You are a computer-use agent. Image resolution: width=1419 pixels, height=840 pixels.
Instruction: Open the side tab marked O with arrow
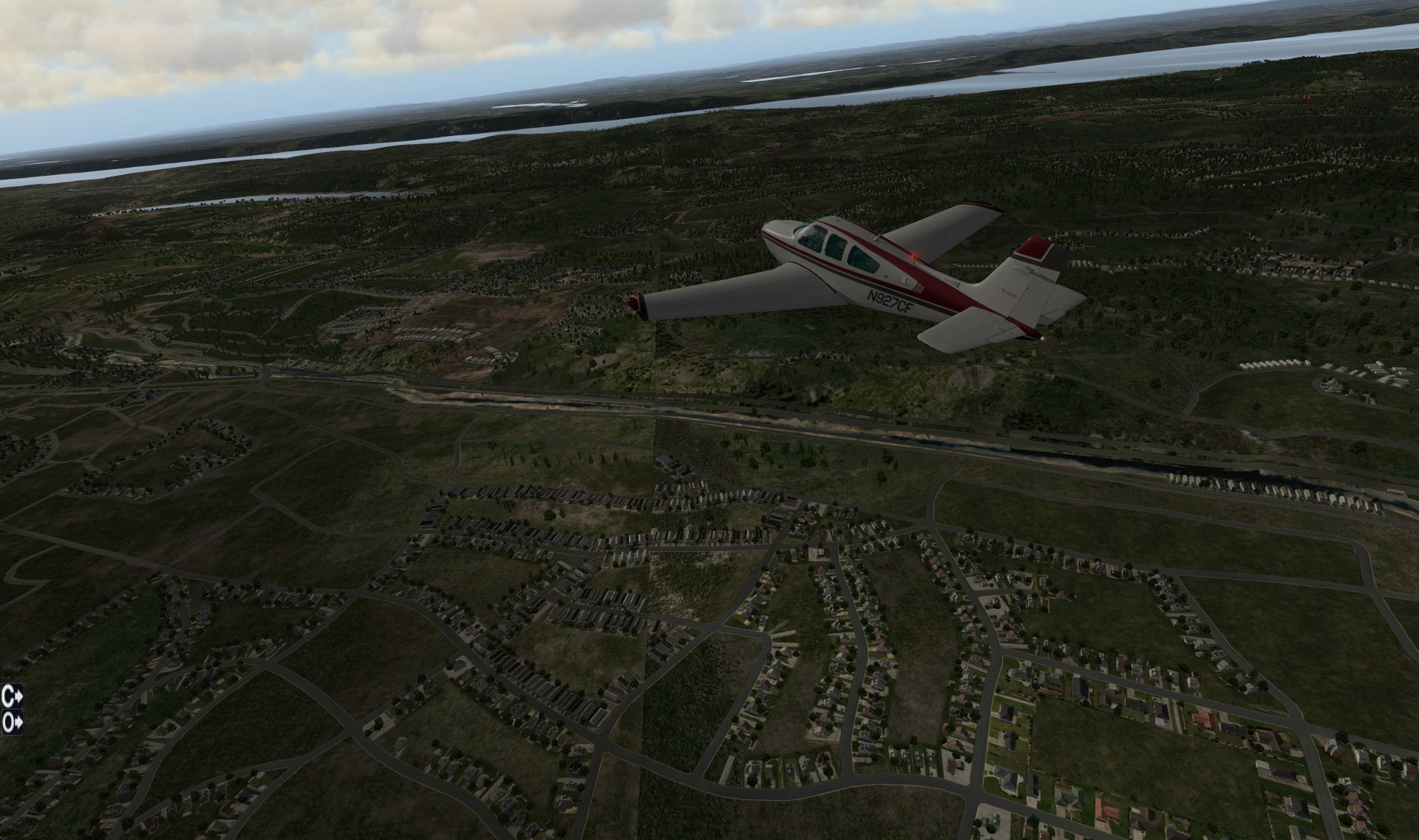coord(12,722)
